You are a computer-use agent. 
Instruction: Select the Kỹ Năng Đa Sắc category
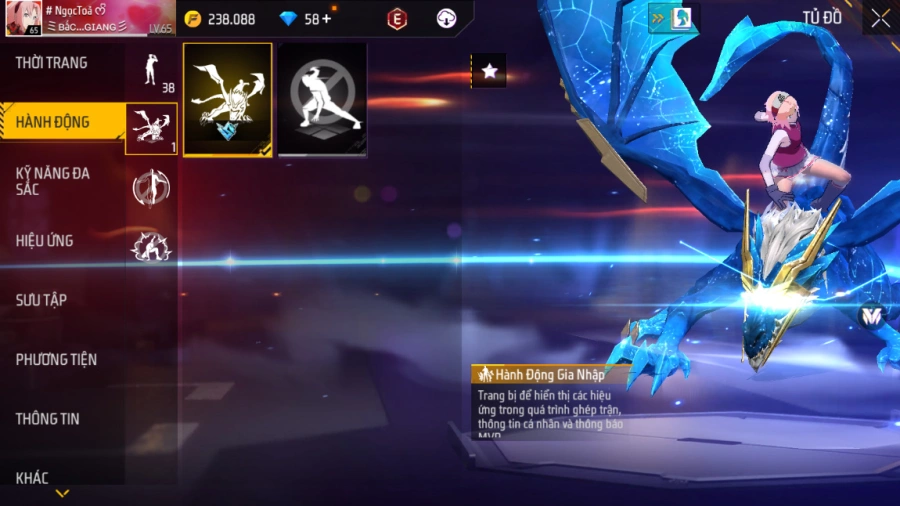(x=53, y=181)
